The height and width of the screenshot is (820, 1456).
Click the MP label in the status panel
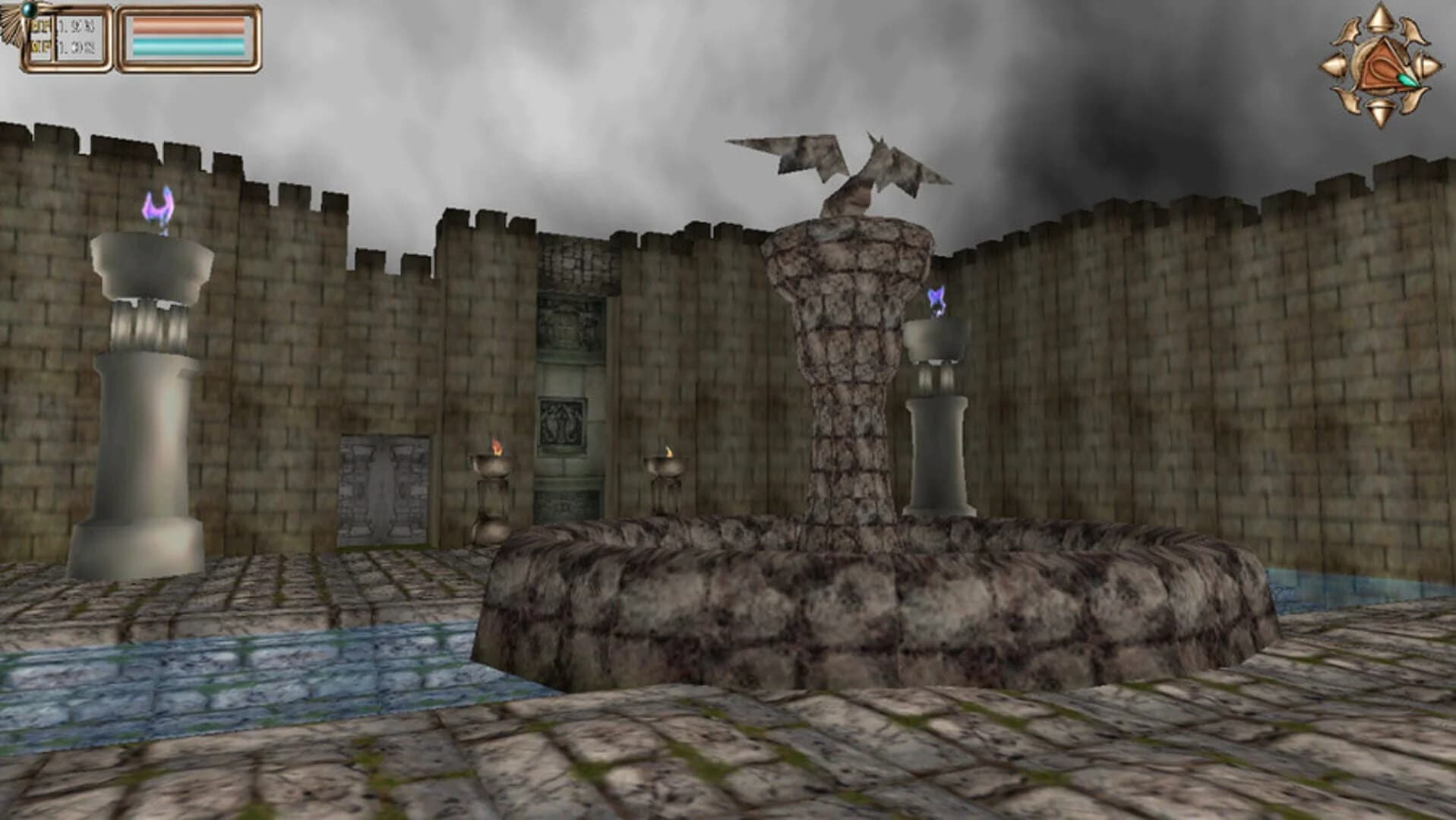[40, 45]
